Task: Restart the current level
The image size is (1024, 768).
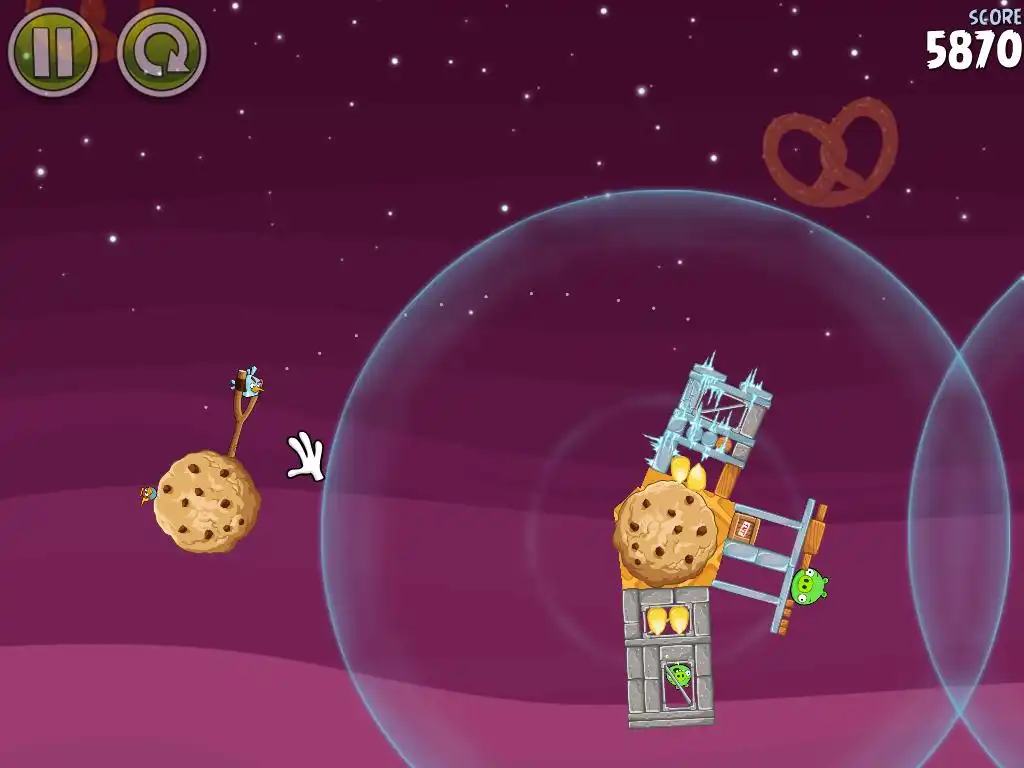Action: pyautogui.click(x=161, y=52)
